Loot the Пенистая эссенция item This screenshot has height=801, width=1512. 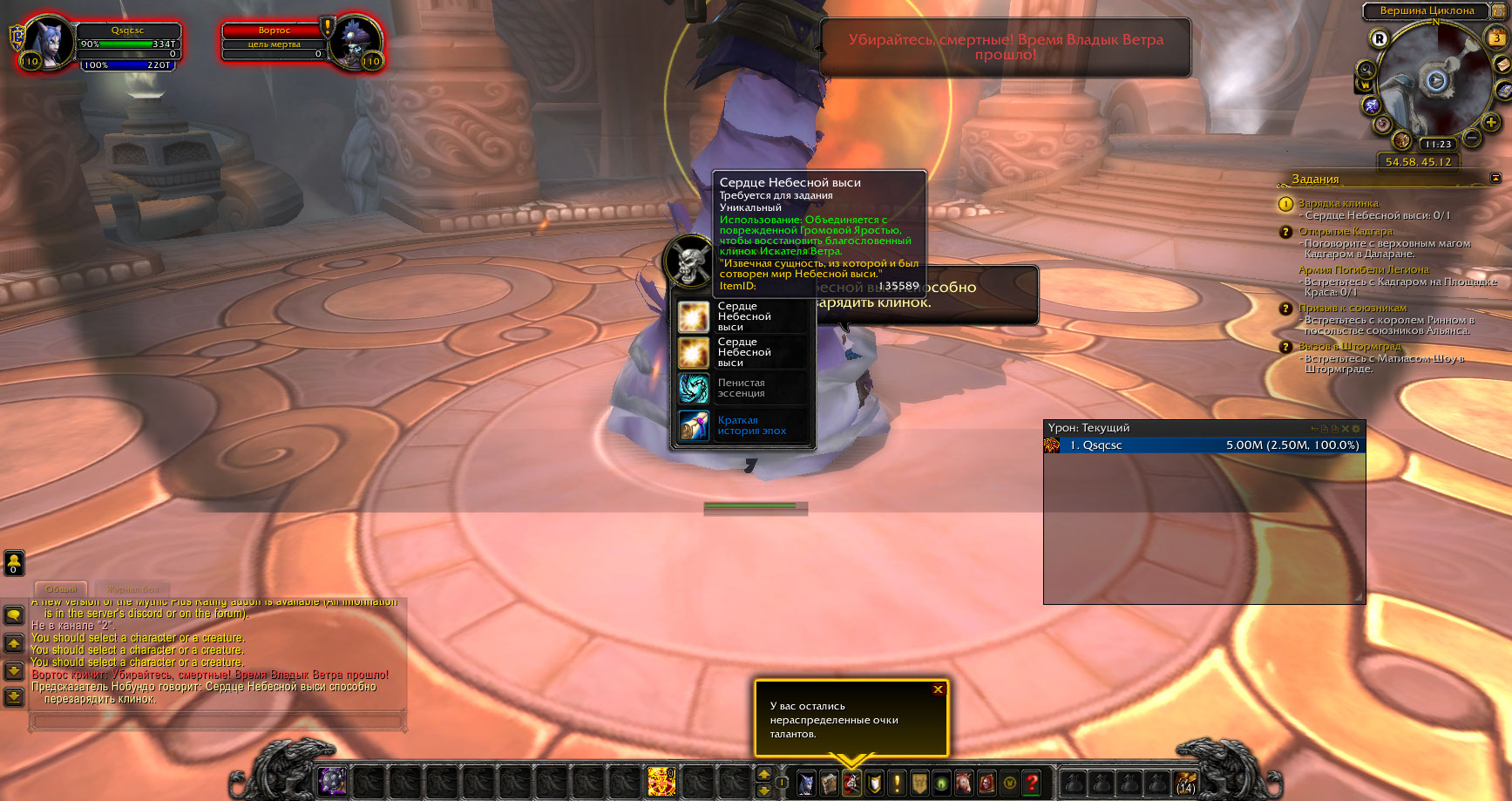[x=741, y=389]
